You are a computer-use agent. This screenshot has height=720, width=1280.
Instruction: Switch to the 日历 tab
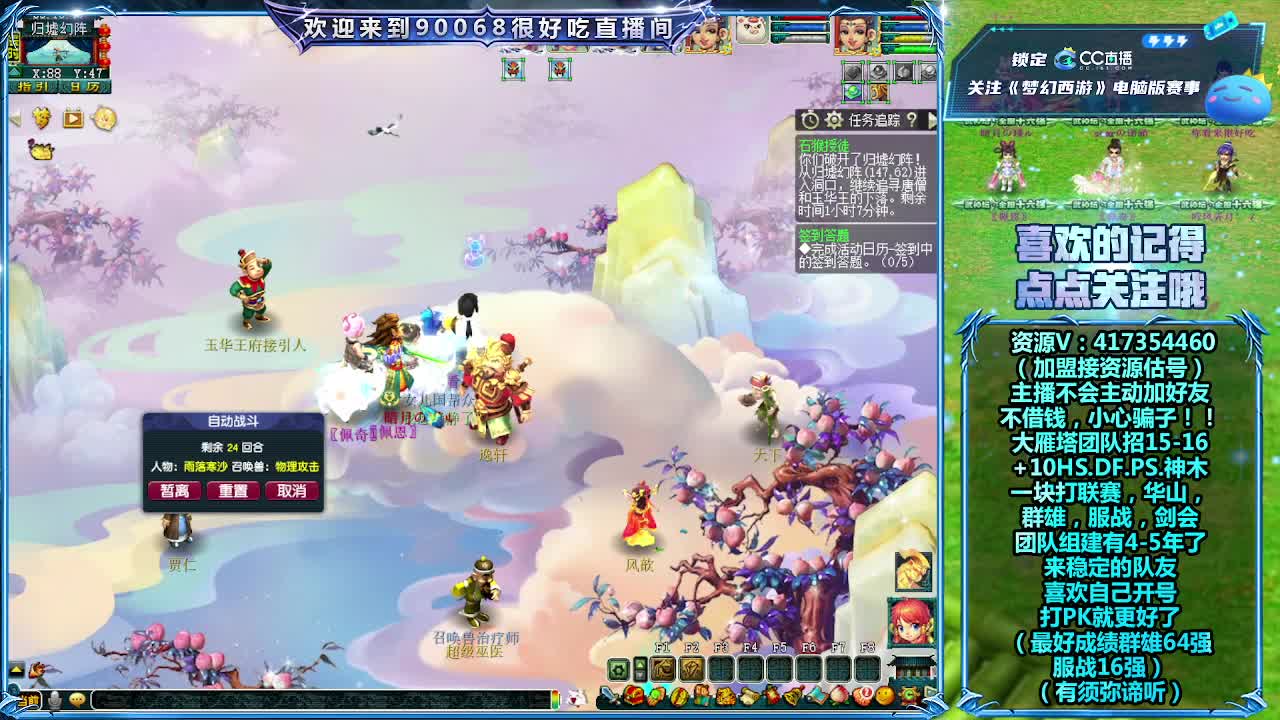click(x=84, y=87)
